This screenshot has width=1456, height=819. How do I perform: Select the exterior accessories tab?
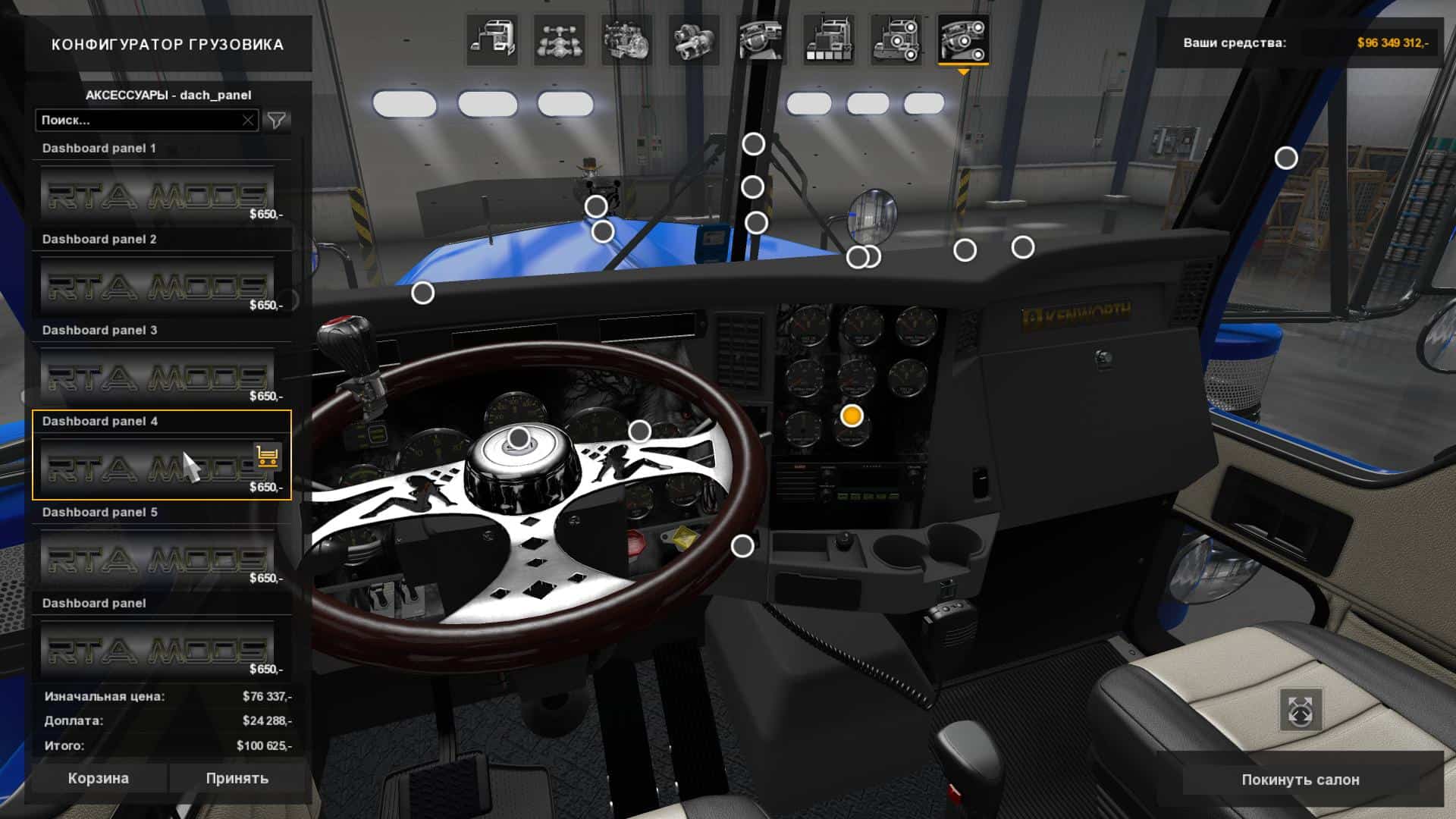[896, 39]
